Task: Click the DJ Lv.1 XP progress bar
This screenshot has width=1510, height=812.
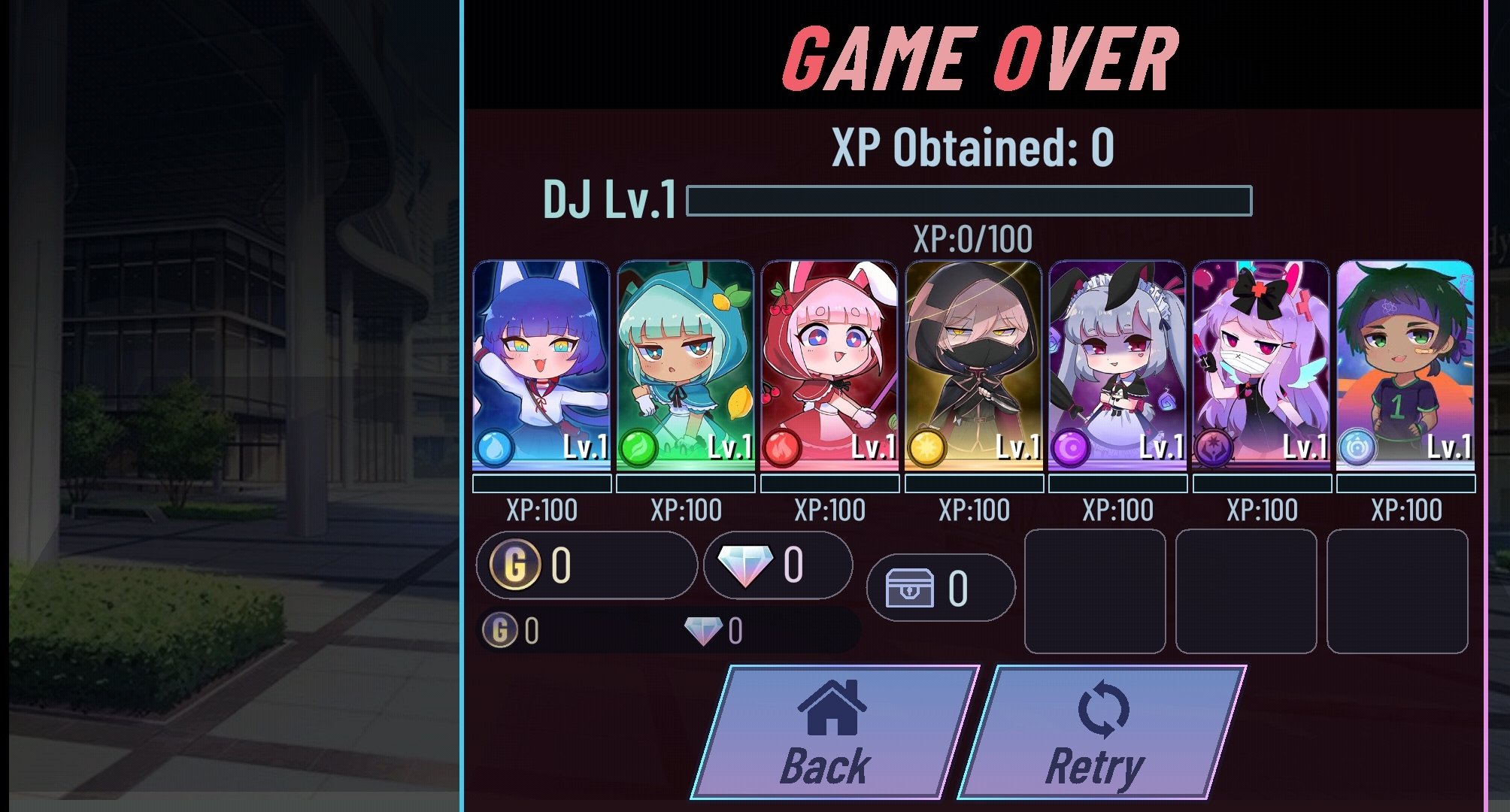Action: click(x=970, y=201)
